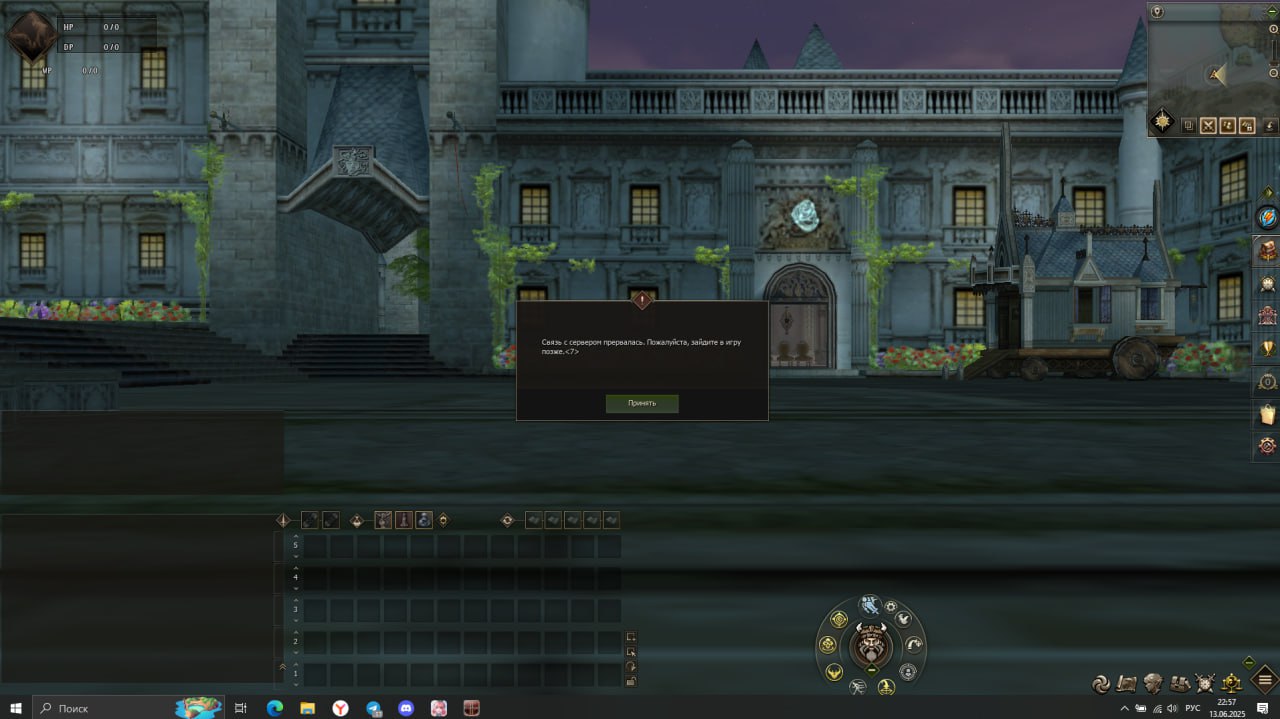Open the map scroll icon in bottom bar
This screenshot has width=1280, height=719.
1127,684
